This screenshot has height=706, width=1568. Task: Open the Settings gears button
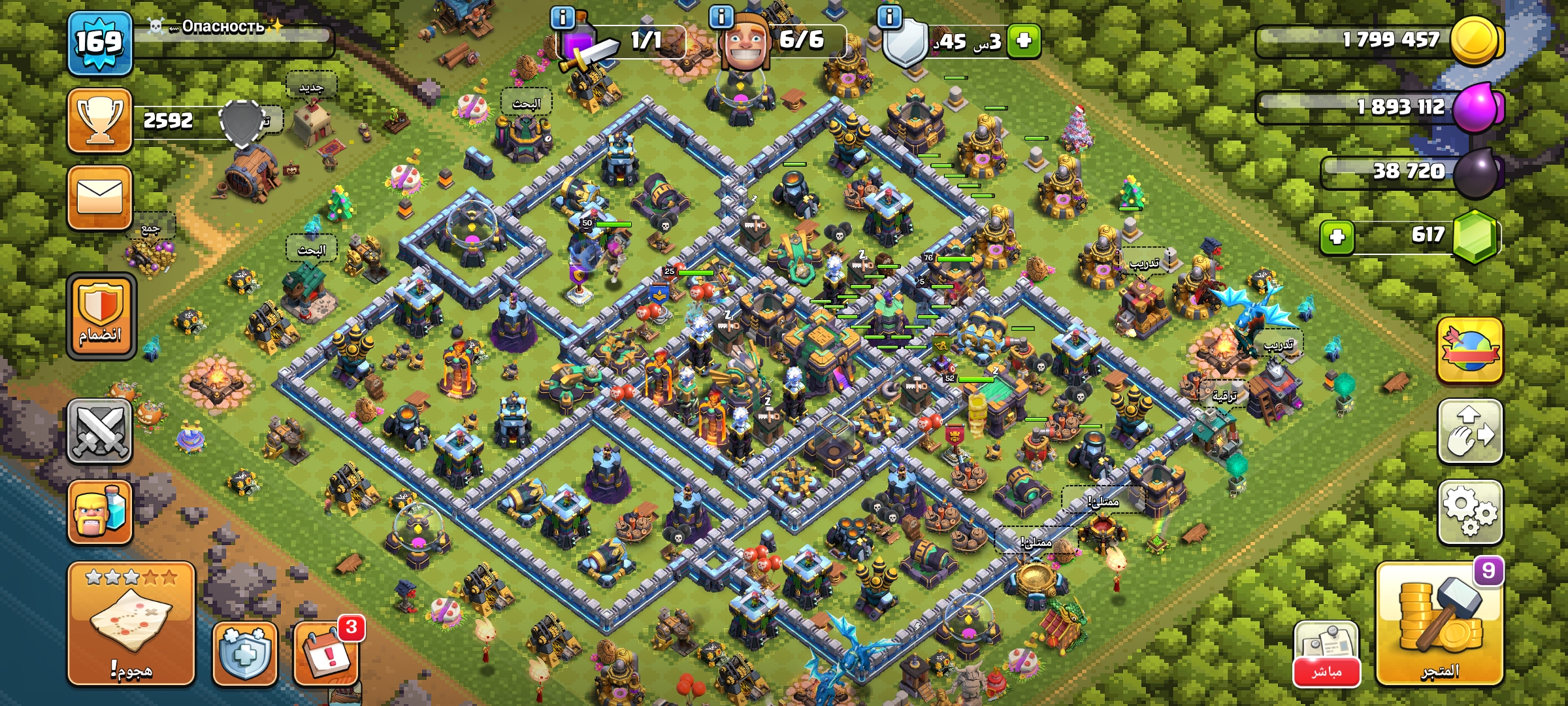1470,512
